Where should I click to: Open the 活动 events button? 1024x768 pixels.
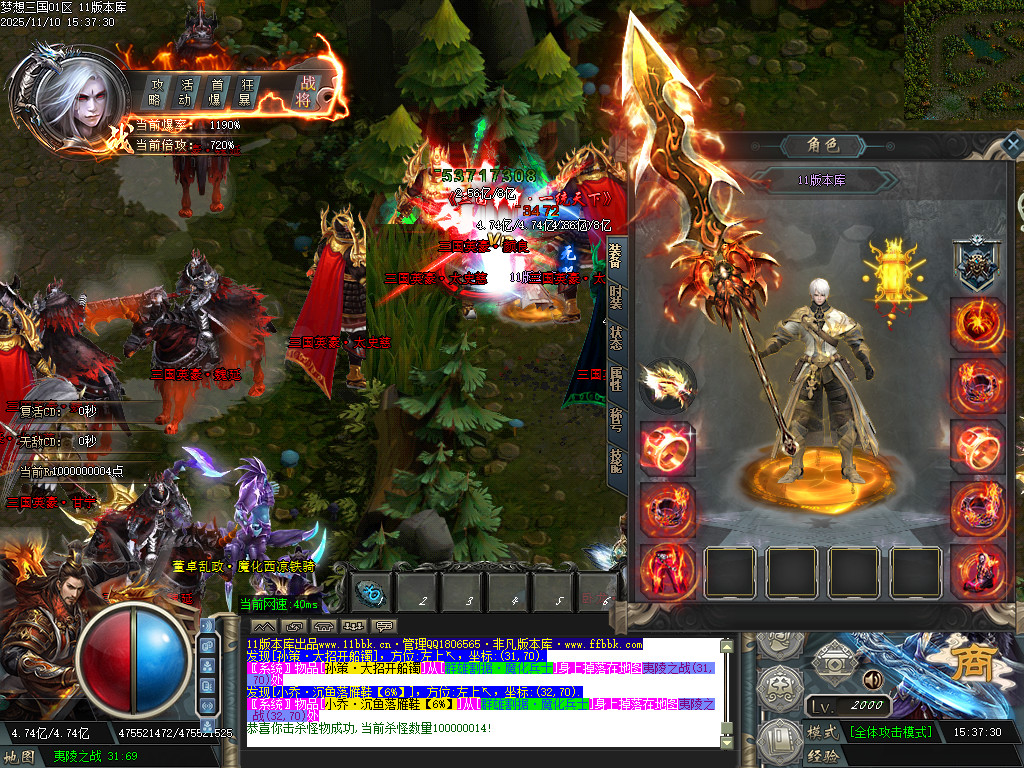tap(186, 92)
